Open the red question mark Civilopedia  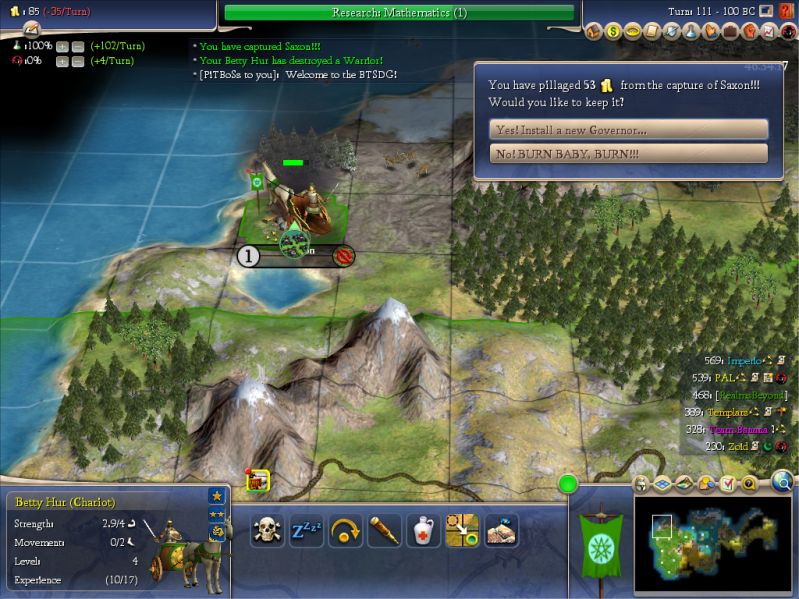pos(787,11)
